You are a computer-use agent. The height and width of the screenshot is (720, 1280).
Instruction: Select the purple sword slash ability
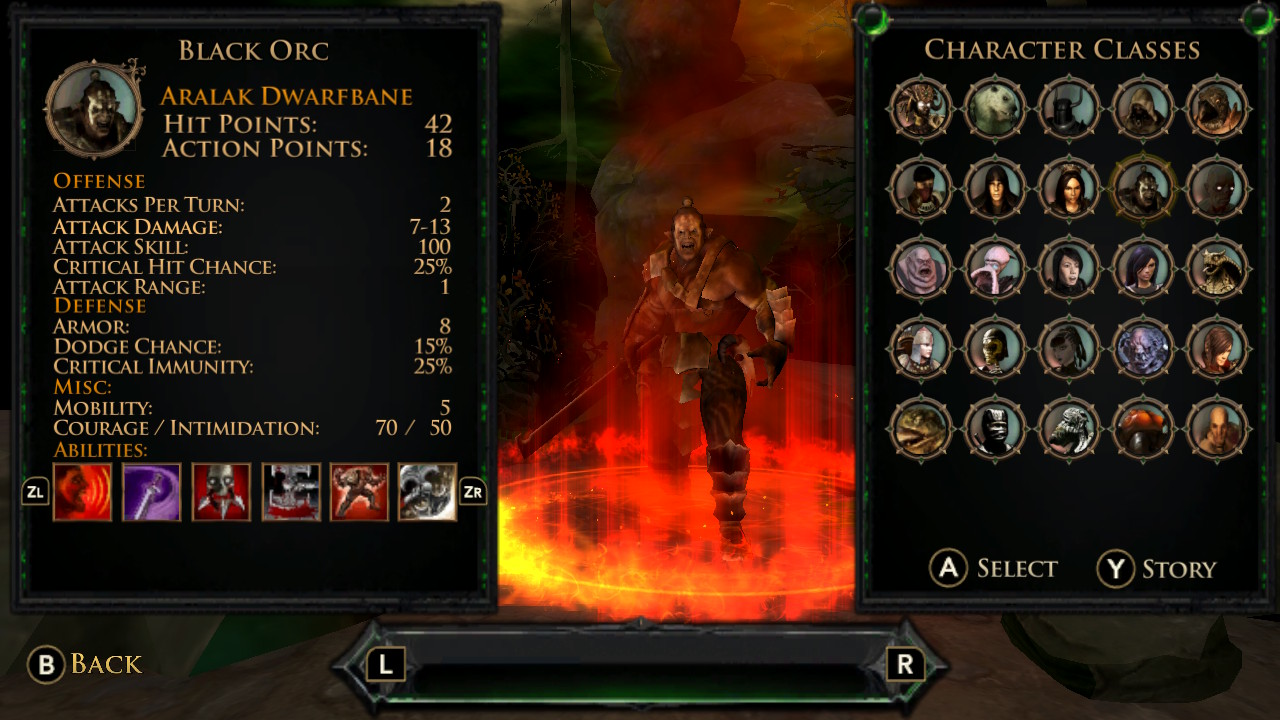point(150,492)
